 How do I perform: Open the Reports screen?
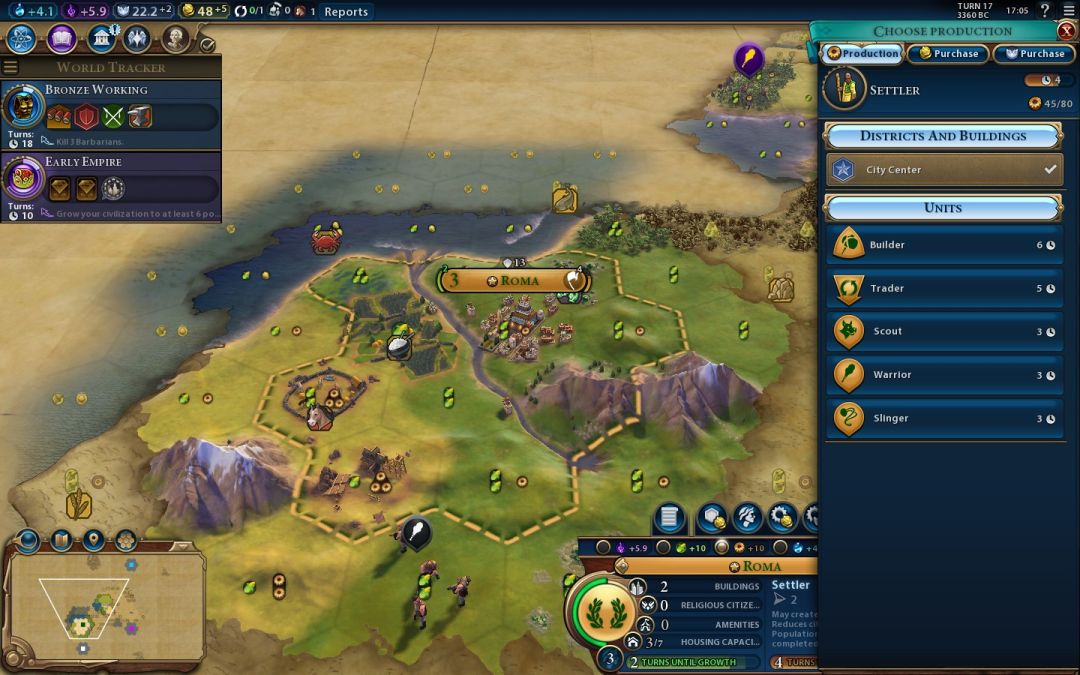point(346,12)
